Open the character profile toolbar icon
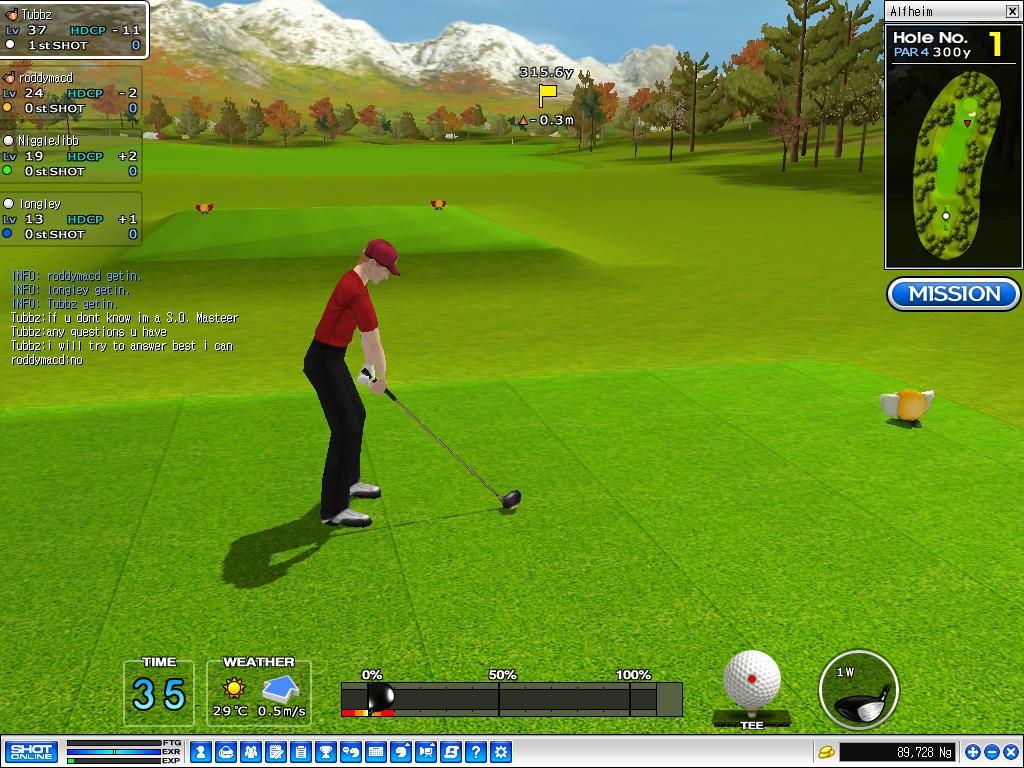This screenshot has height=768, width=1024. coord(200,752)
